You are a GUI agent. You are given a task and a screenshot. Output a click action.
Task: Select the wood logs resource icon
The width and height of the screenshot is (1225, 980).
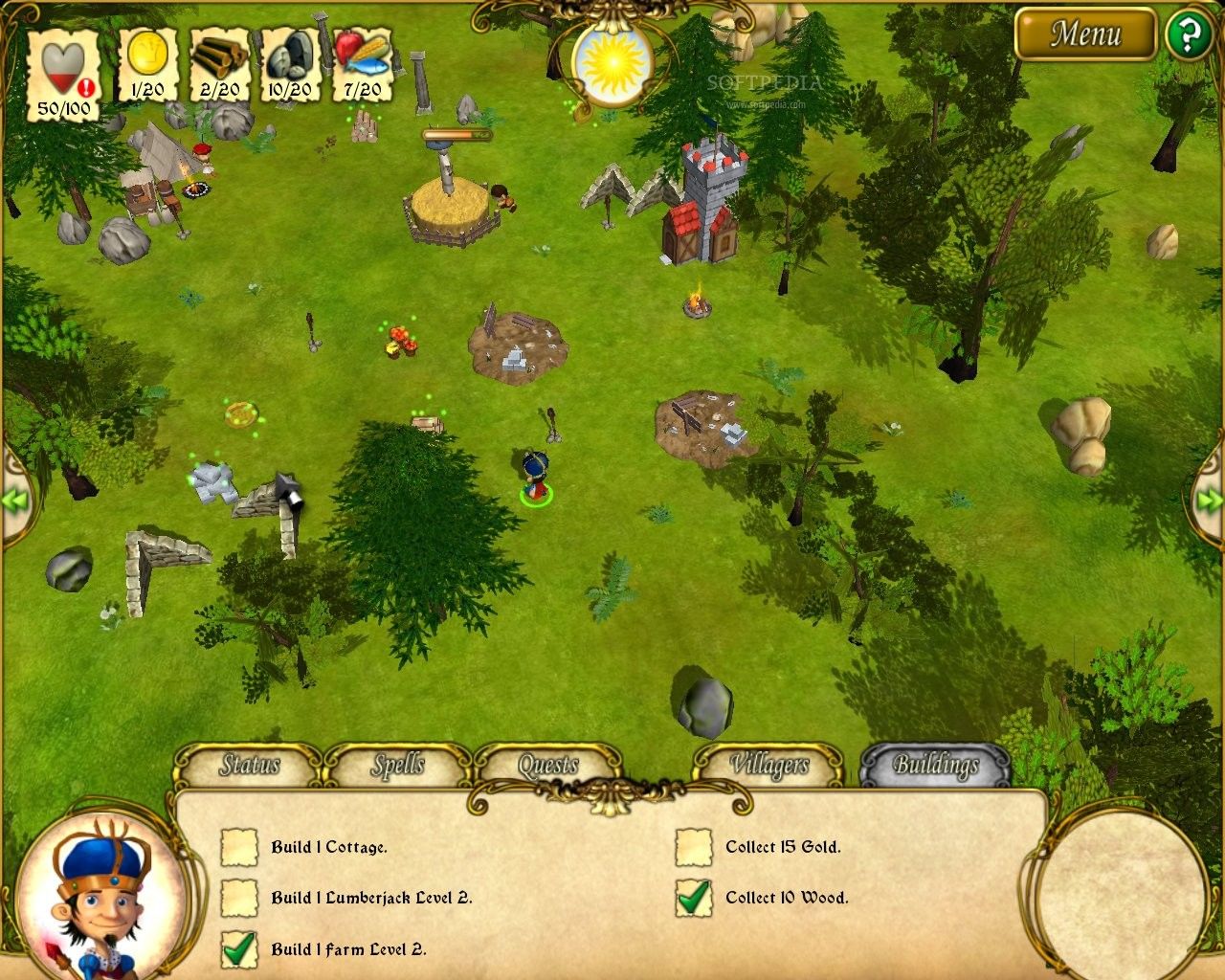[219, 57]
